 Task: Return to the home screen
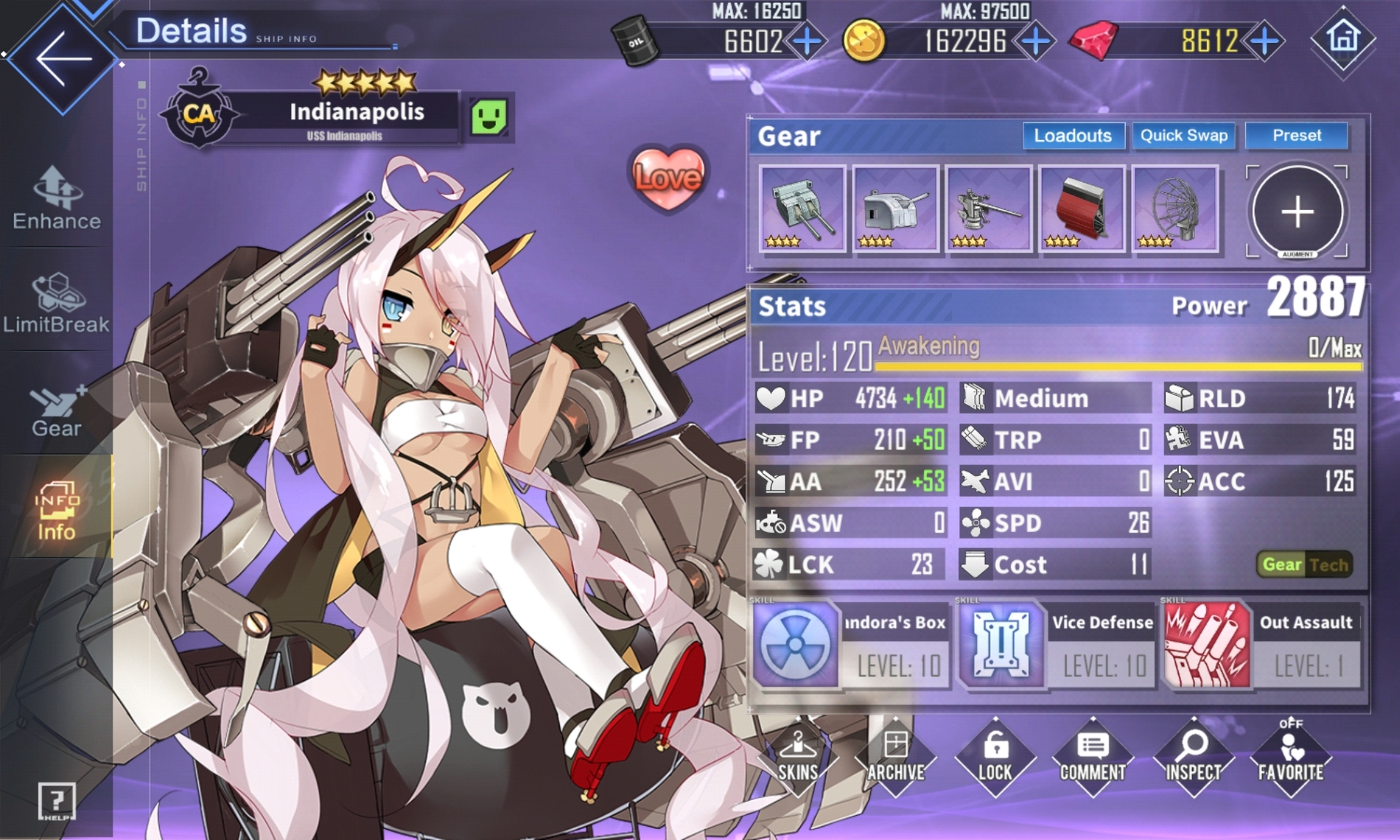[x=1343, y=38]
